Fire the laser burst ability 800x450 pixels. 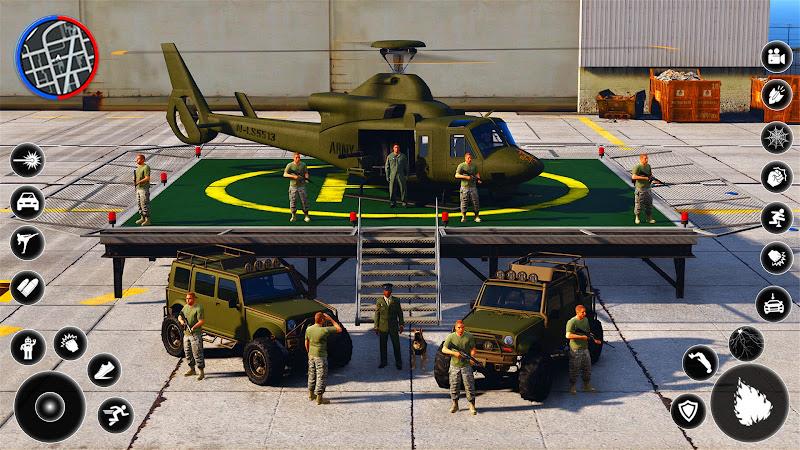pos(27,160)
